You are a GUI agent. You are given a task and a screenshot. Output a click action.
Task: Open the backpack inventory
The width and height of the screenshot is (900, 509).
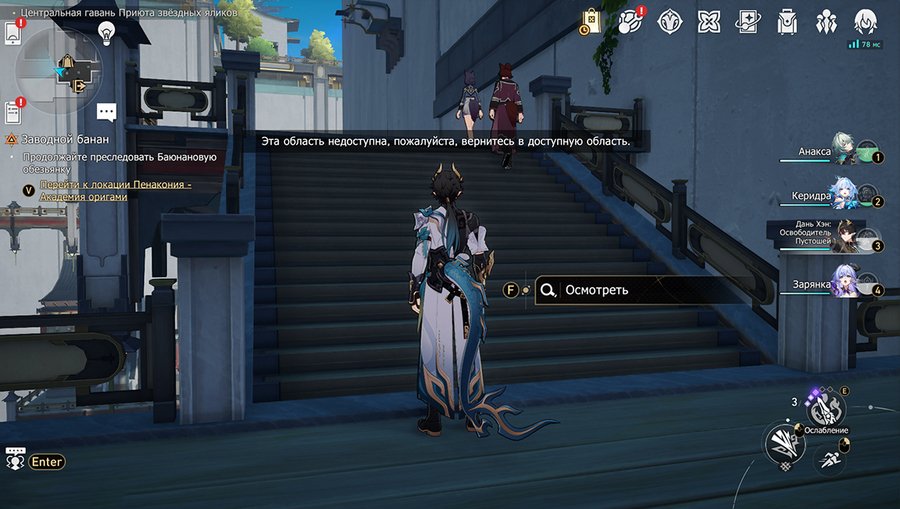(788, 21)
